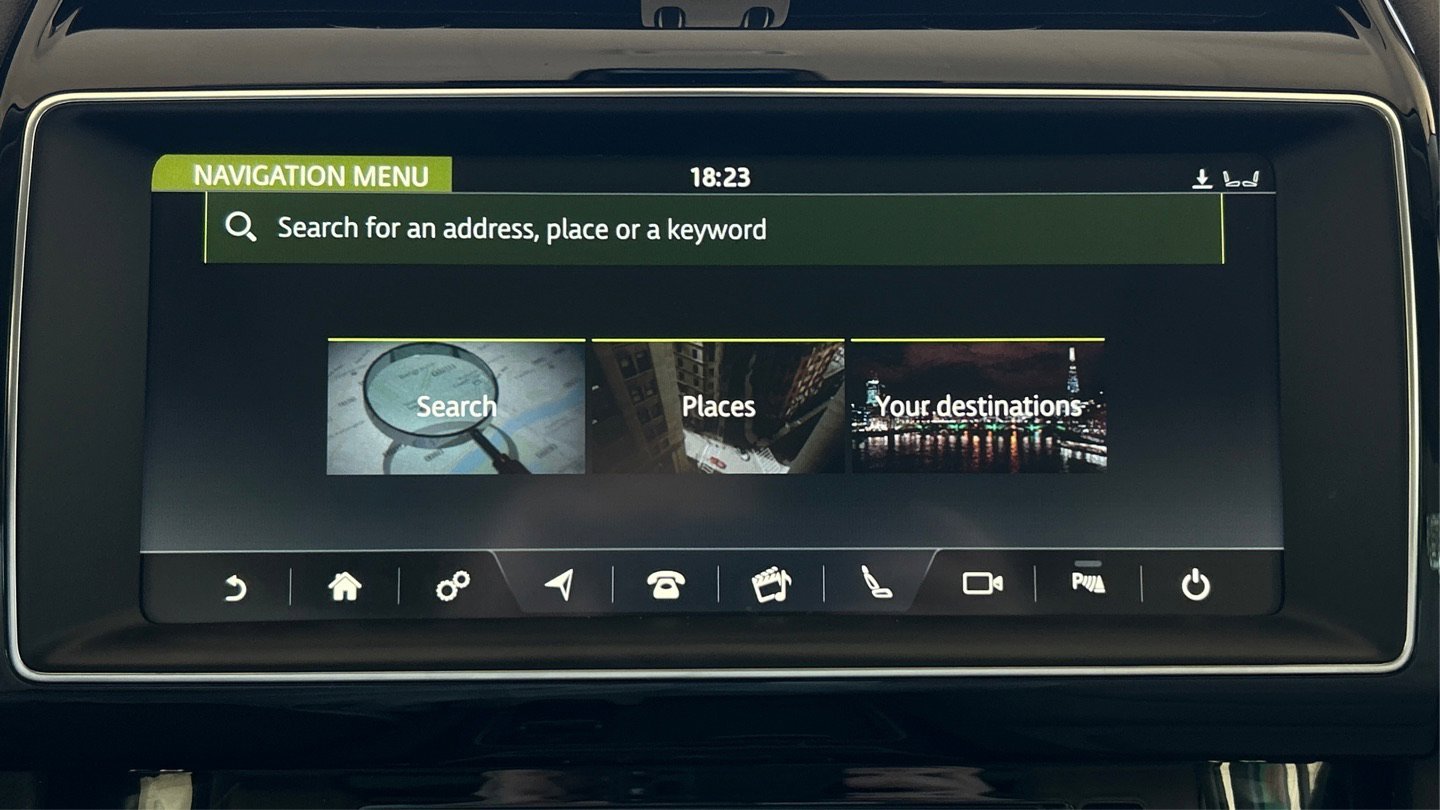Toggle the parking aid icon

pos(1088,582)
